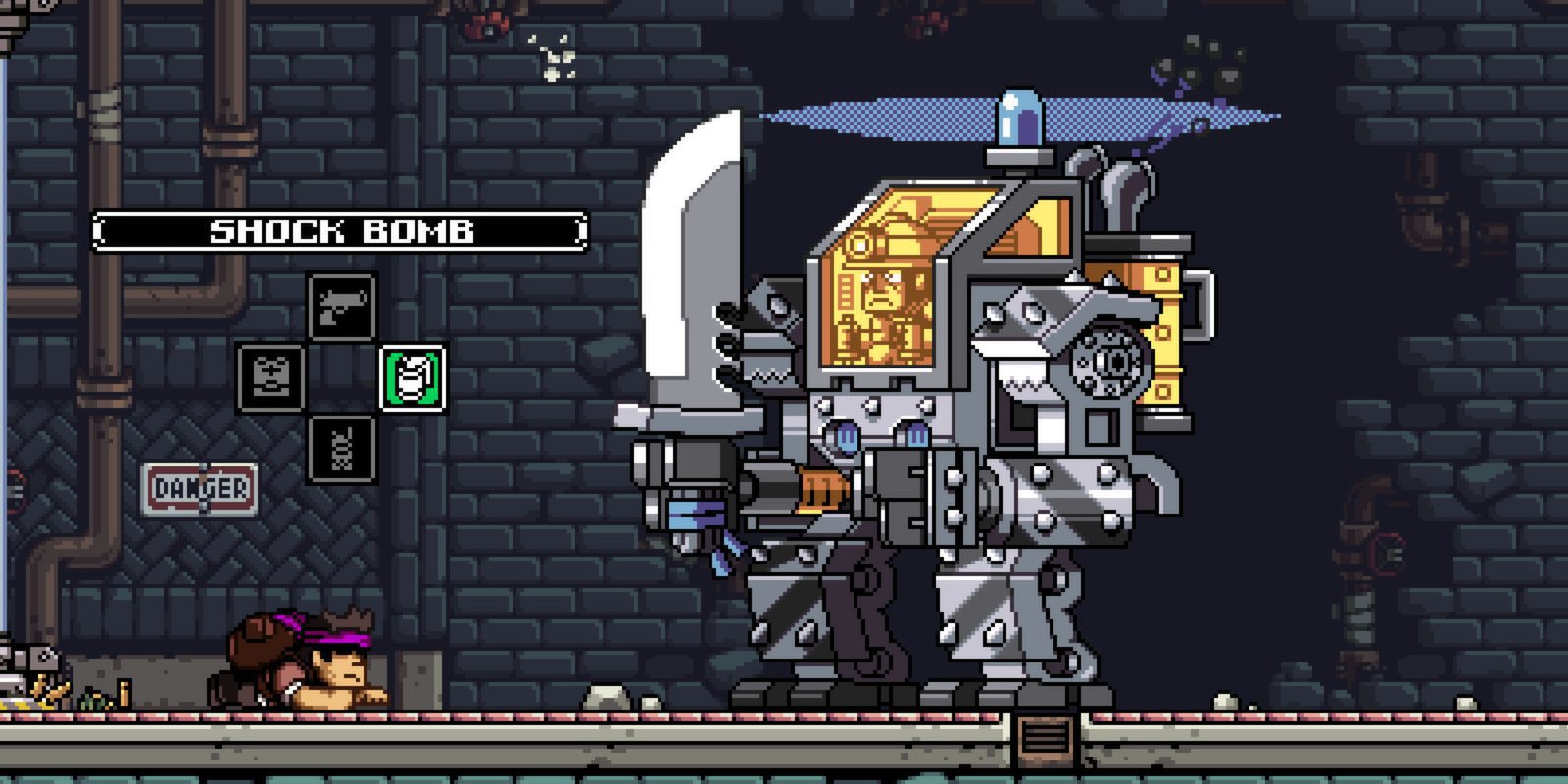Expand the knife slot below center
Image resolution: width=1568 pixels, height=784 pixels.
(340, 450)
